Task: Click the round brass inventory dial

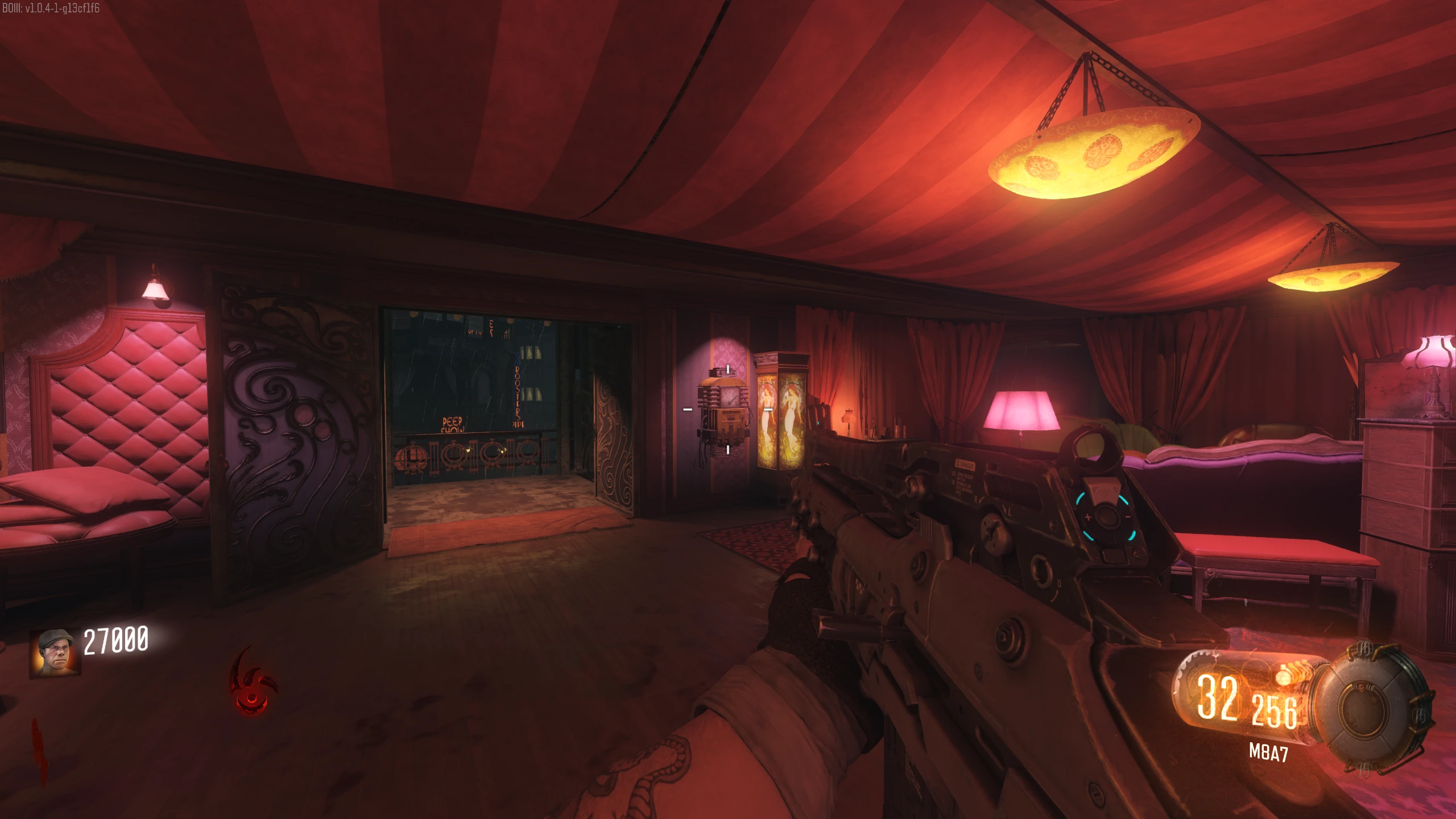Action: tap(1379, 708)
